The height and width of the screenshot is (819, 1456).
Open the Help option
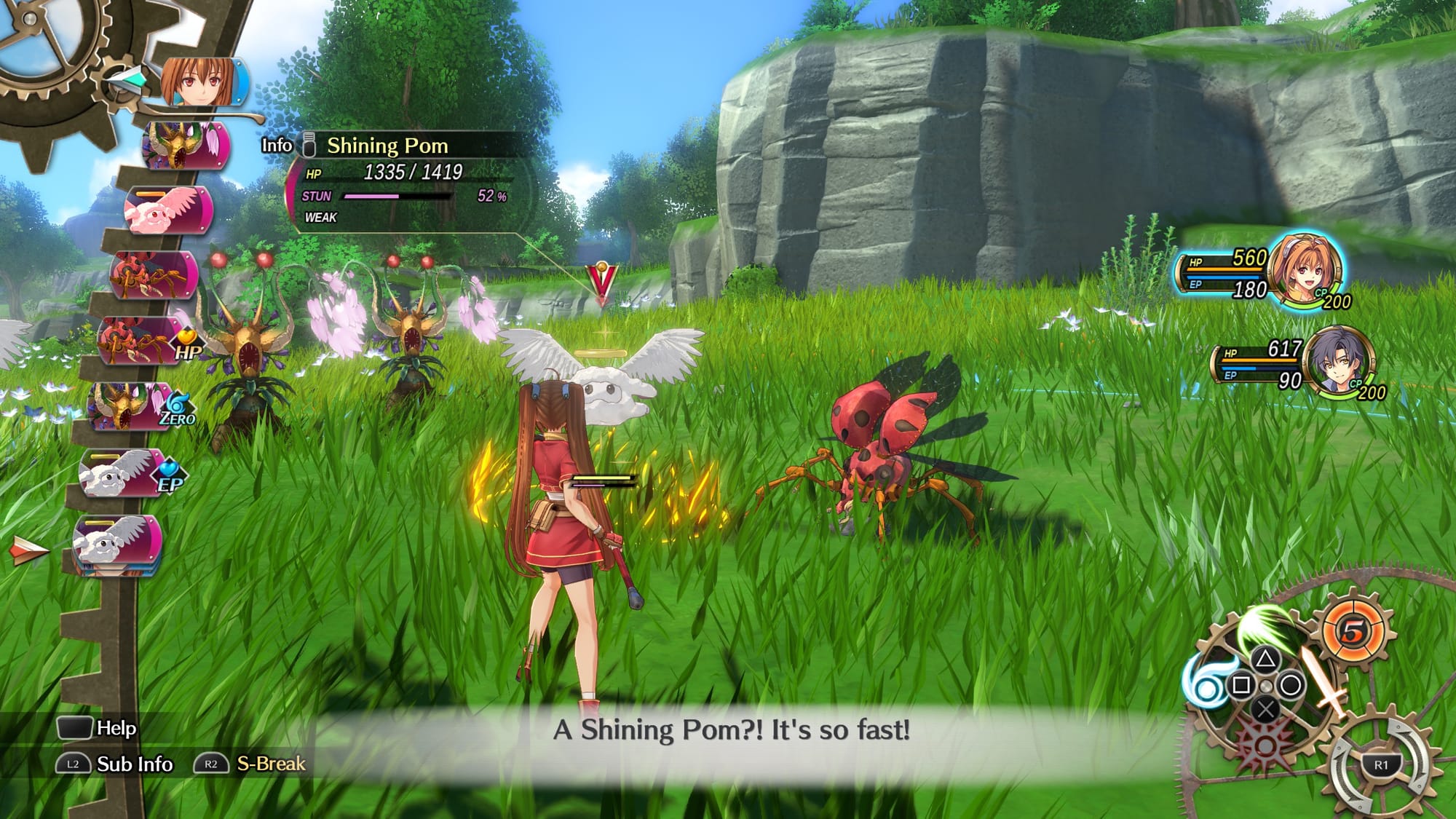tap(97, 728)
